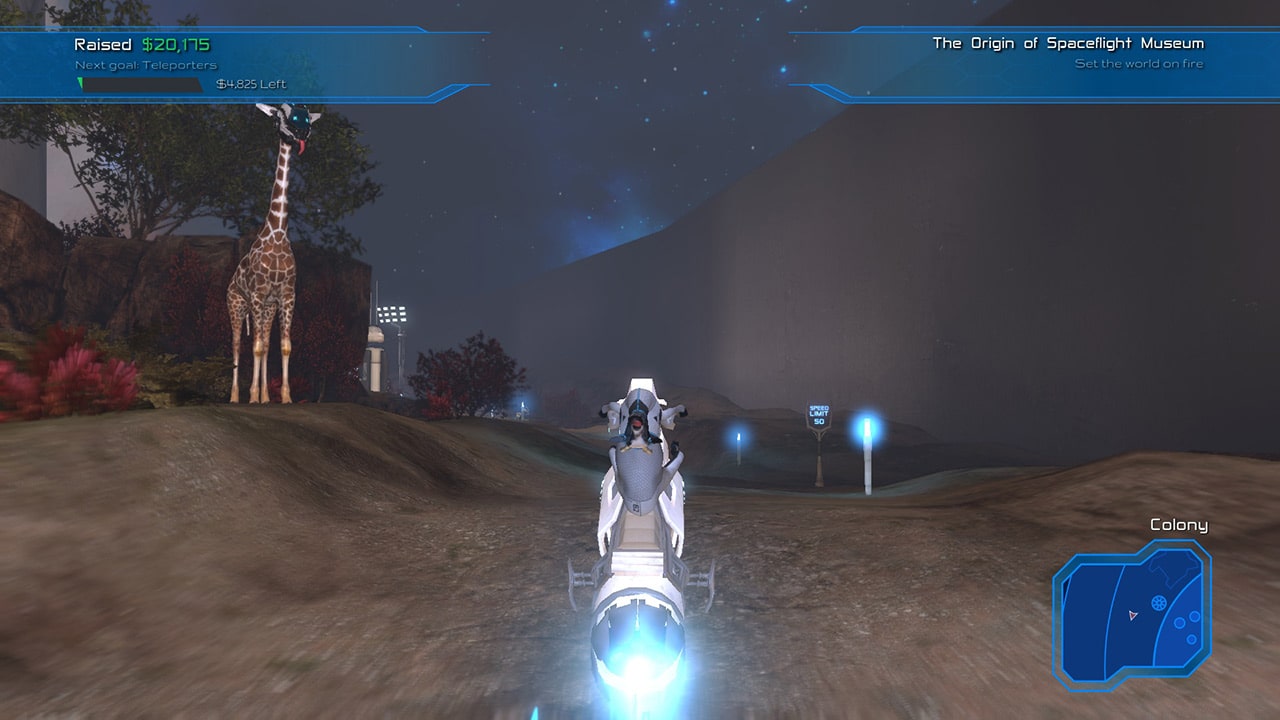
Task: Click the green Raised amount $20,175
Action: (x=175, y=44)
